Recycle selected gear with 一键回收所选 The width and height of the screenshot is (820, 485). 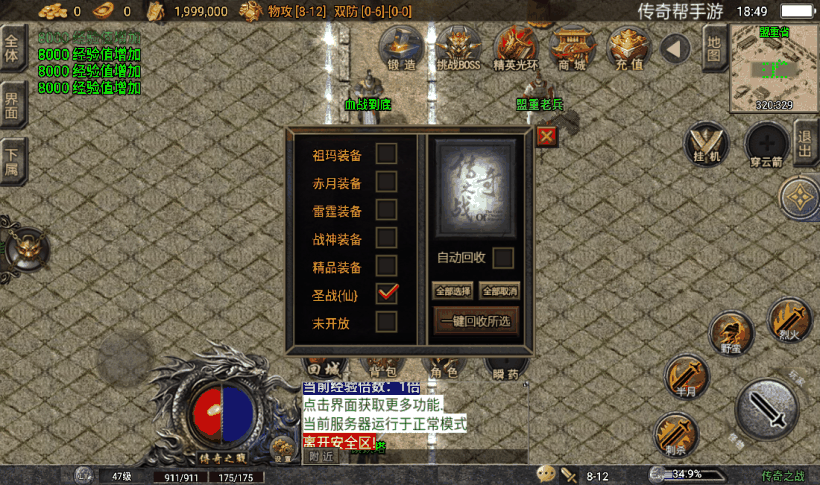pyautogui.click(x=476, y=321)
